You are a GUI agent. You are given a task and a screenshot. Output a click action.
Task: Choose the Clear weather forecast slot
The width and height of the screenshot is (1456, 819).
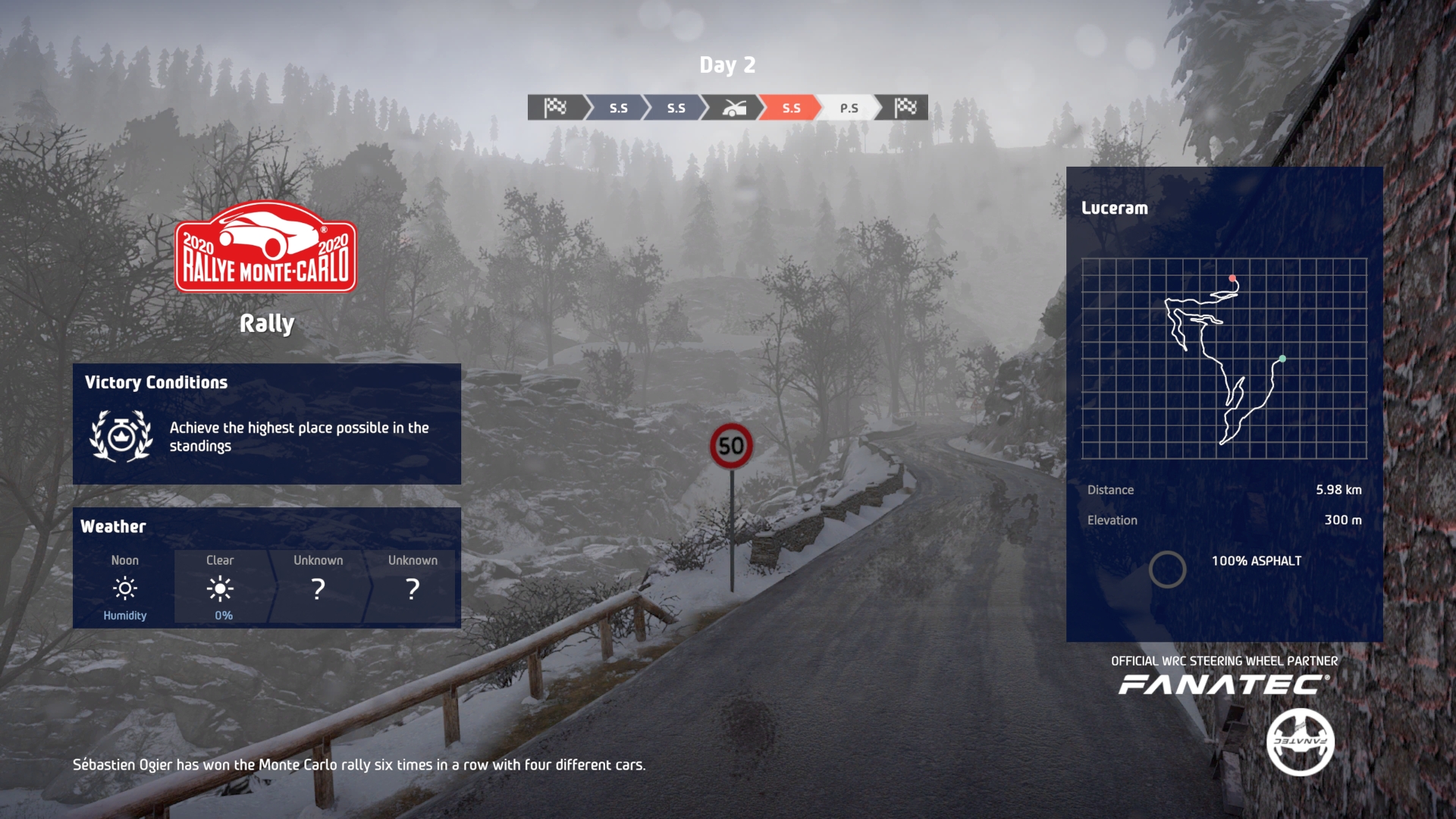tap(221, 588)
